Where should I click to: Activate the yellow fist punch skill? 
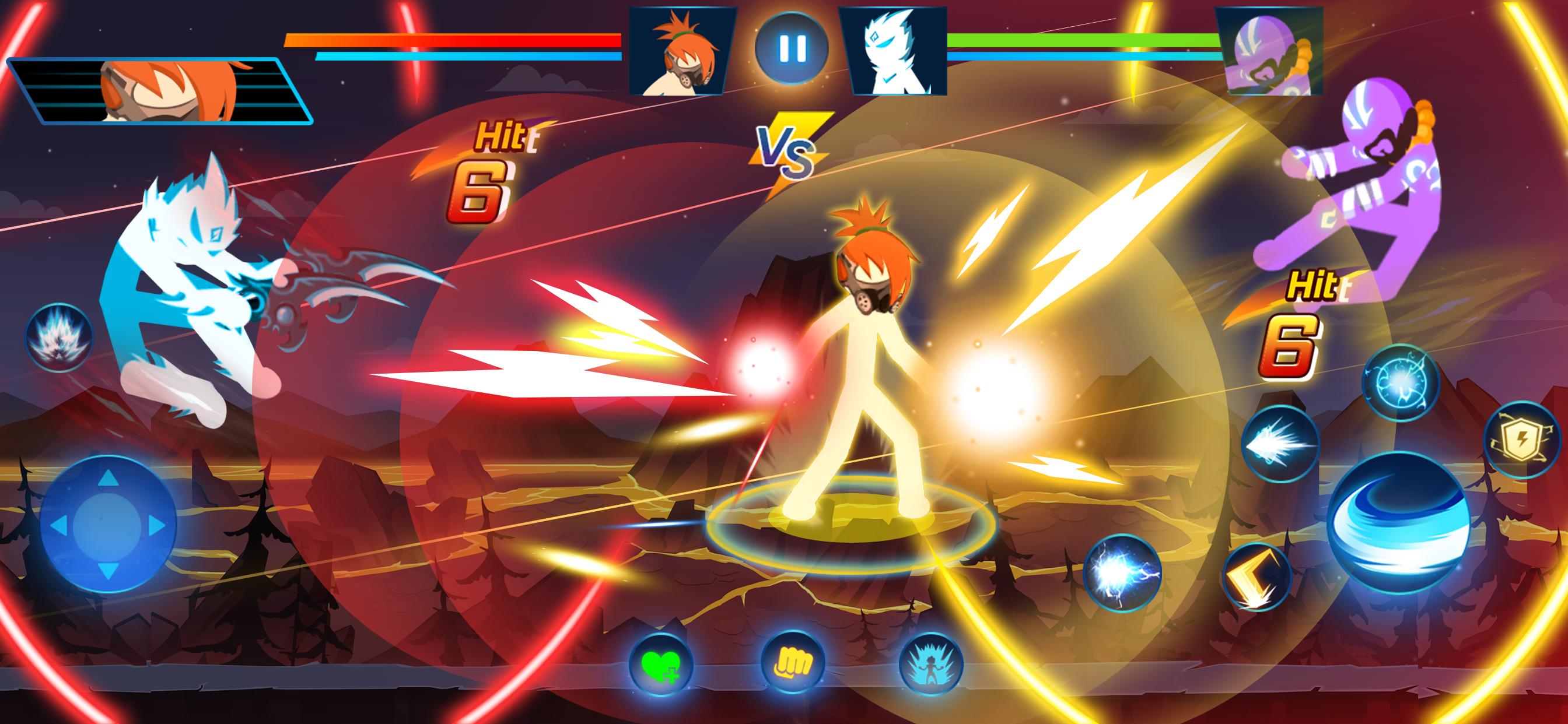click(x=793, y=664)
